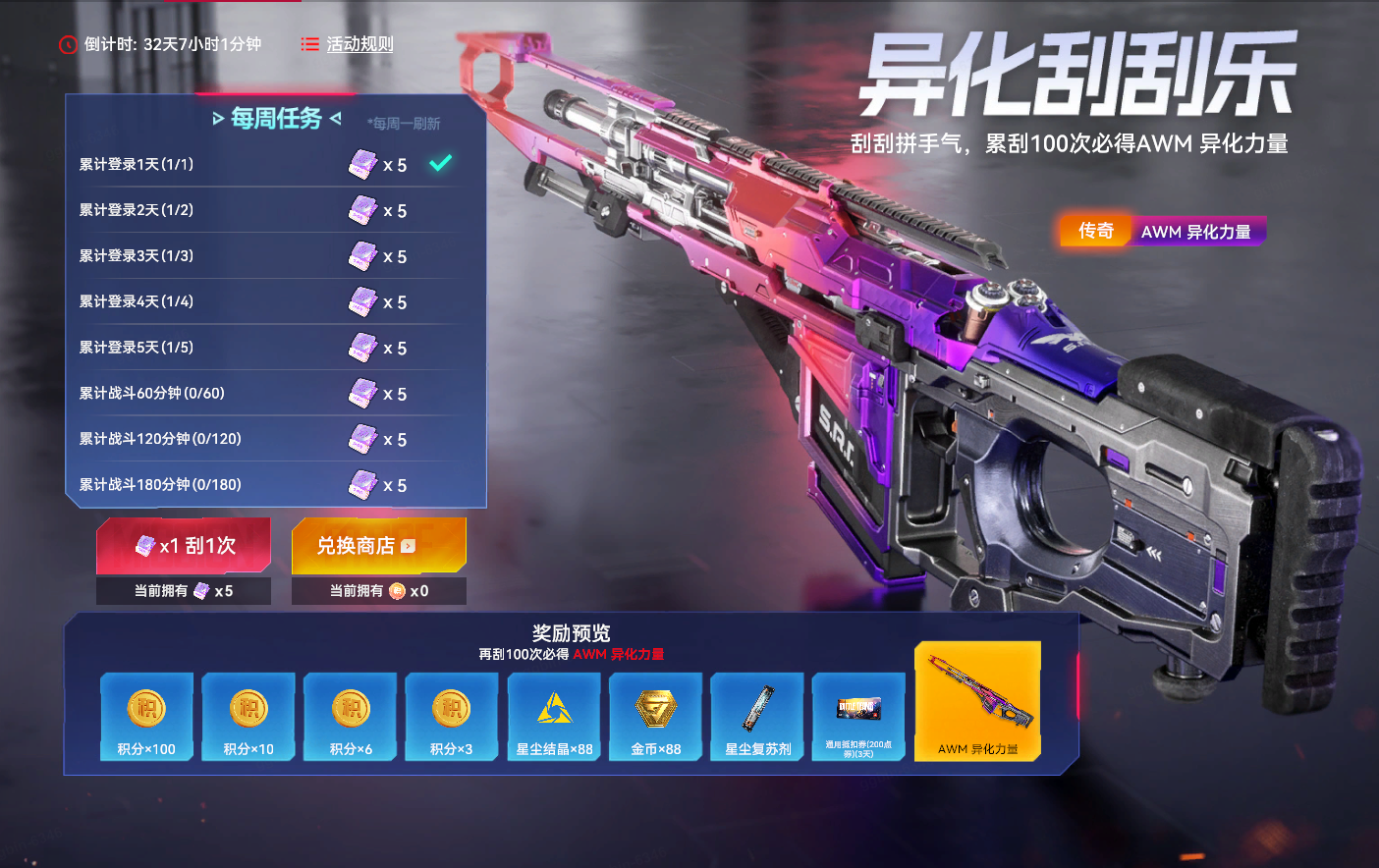Scratch once with the 刮1次 button
Screen dimensions: 1379x868
click(x=184, y=546)
